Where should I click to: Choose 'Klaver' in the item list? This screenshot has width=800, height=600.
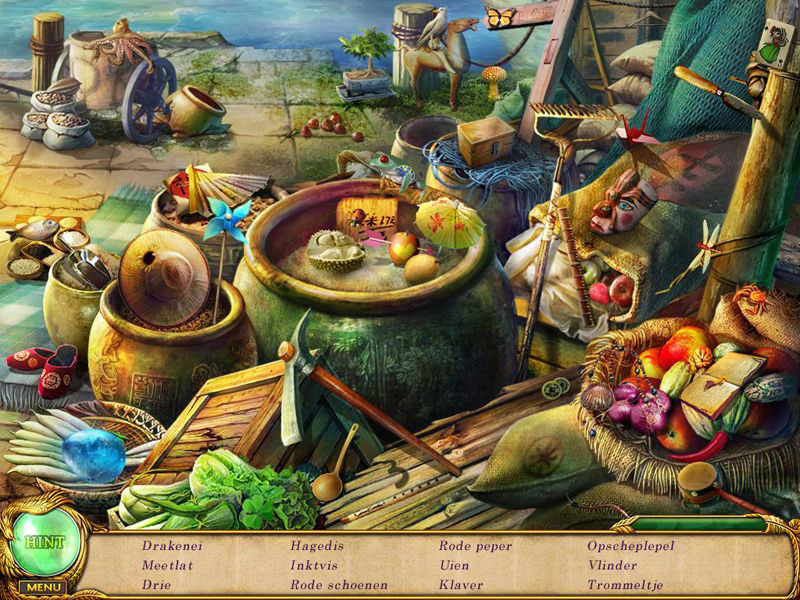pos(460,584)
